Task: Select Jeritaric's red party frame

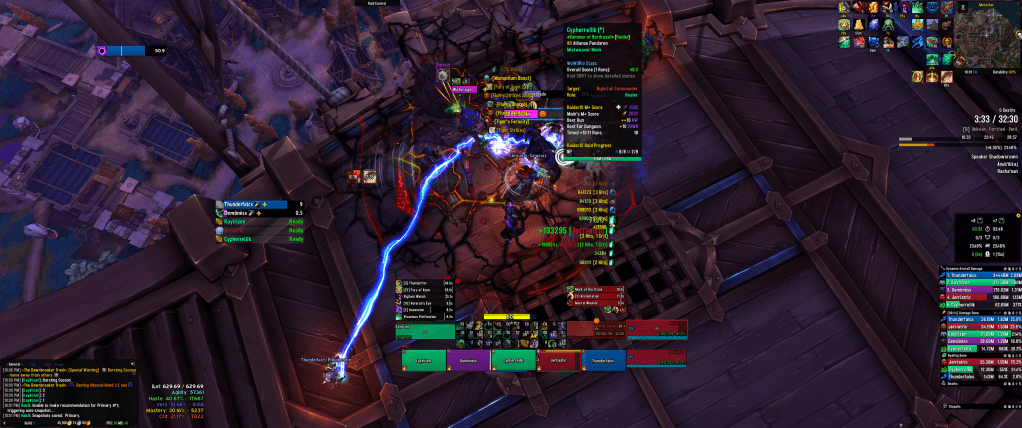Action: [x=558, y=360]
